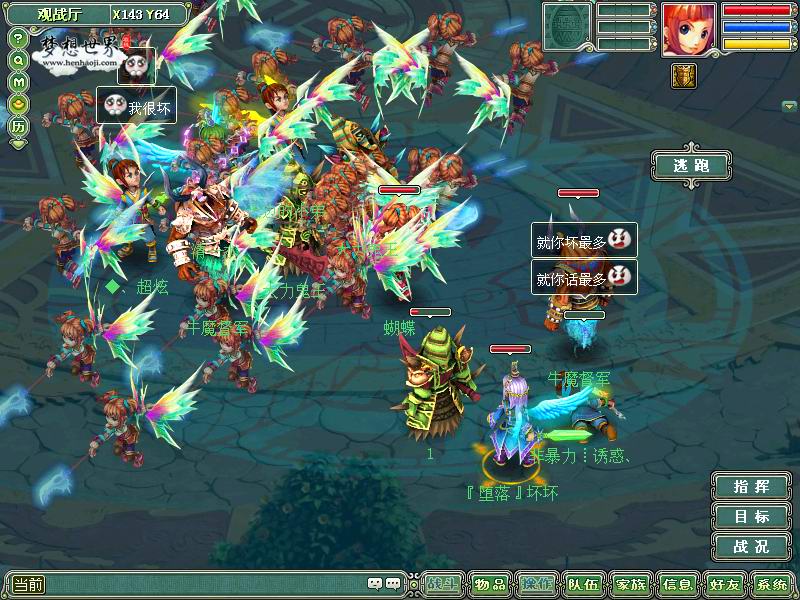Click the 操作 toolbar button

[x=536, y=584]
